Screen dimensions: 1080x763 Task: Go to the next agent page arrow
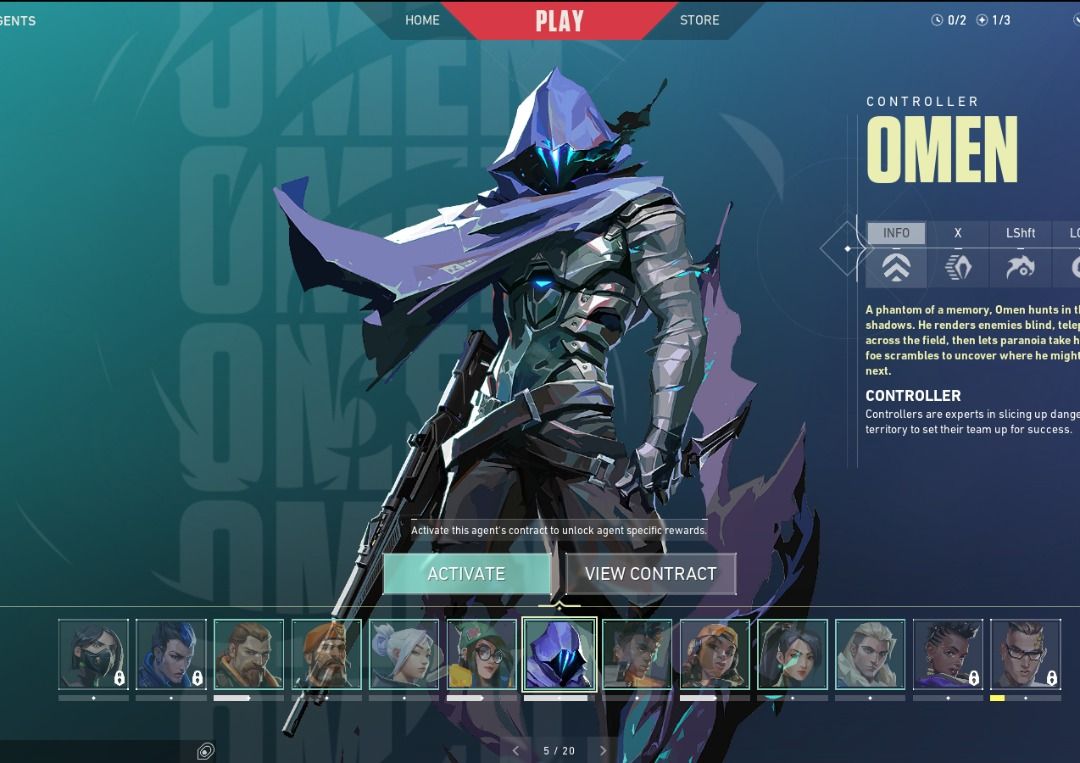click(603, 750)
